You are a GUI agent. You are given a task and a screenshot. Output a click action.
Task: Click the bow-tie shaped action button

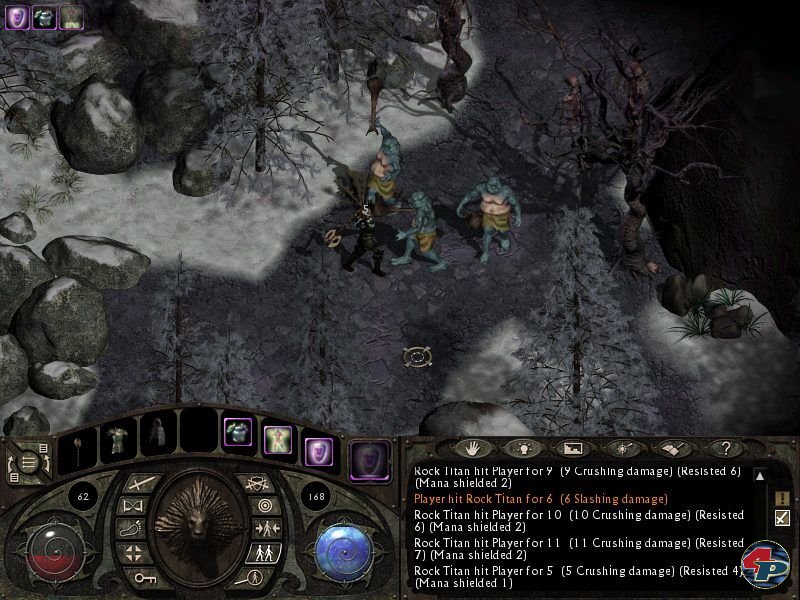129,506
